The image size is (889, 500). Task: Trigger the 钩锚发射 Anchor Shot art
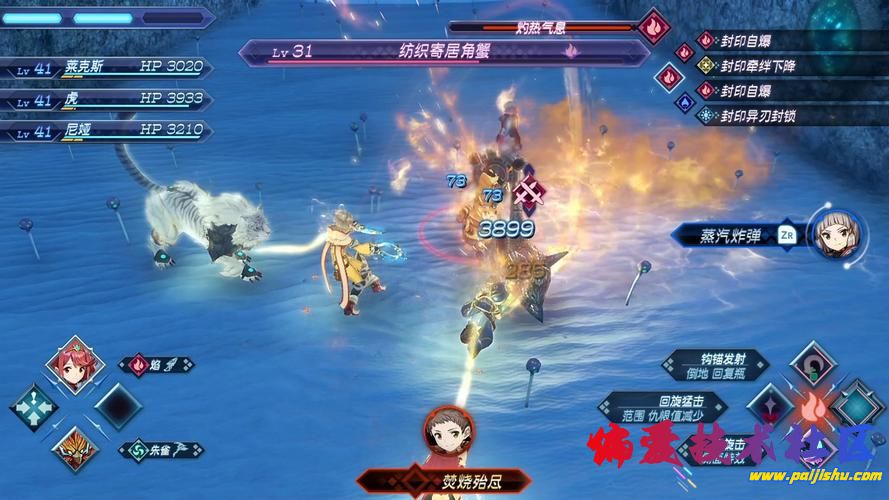(718, 365)
